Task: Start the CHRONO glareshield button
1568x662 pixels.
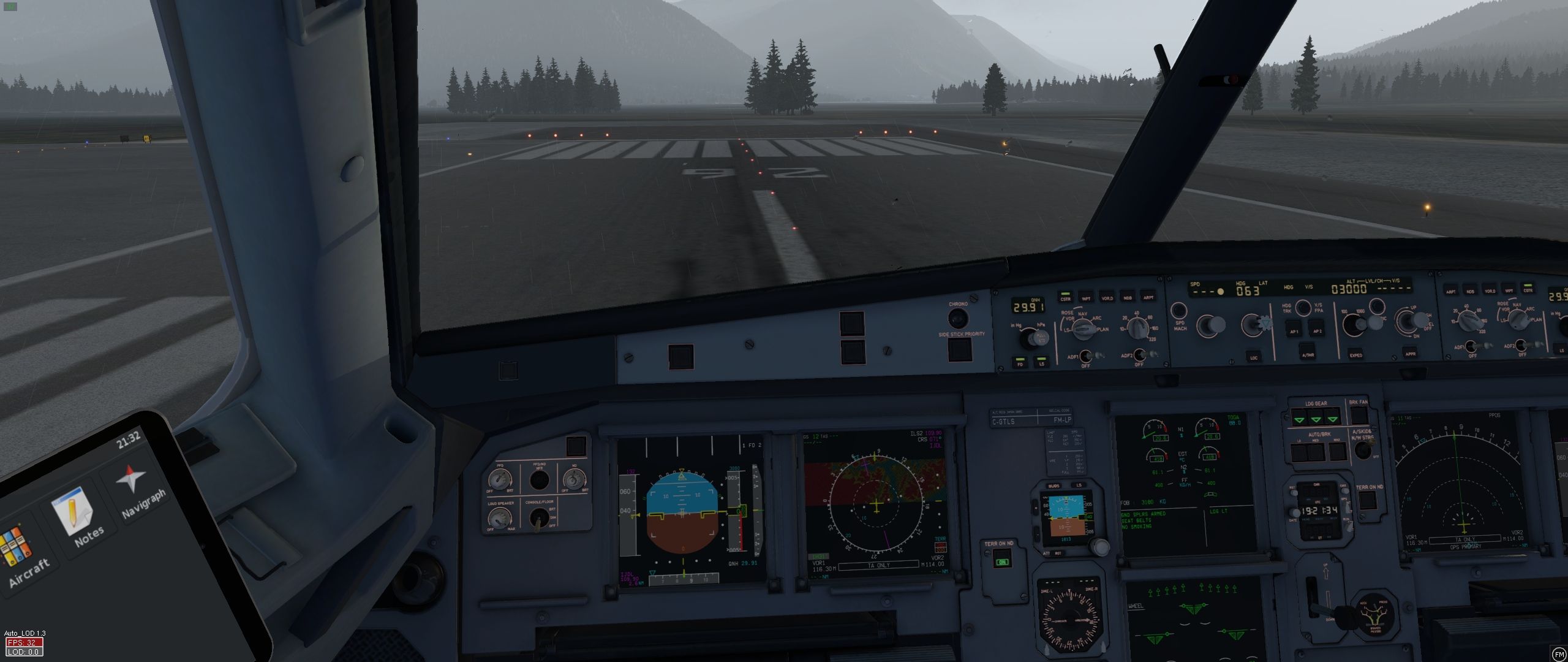Action: coord(957,318)
